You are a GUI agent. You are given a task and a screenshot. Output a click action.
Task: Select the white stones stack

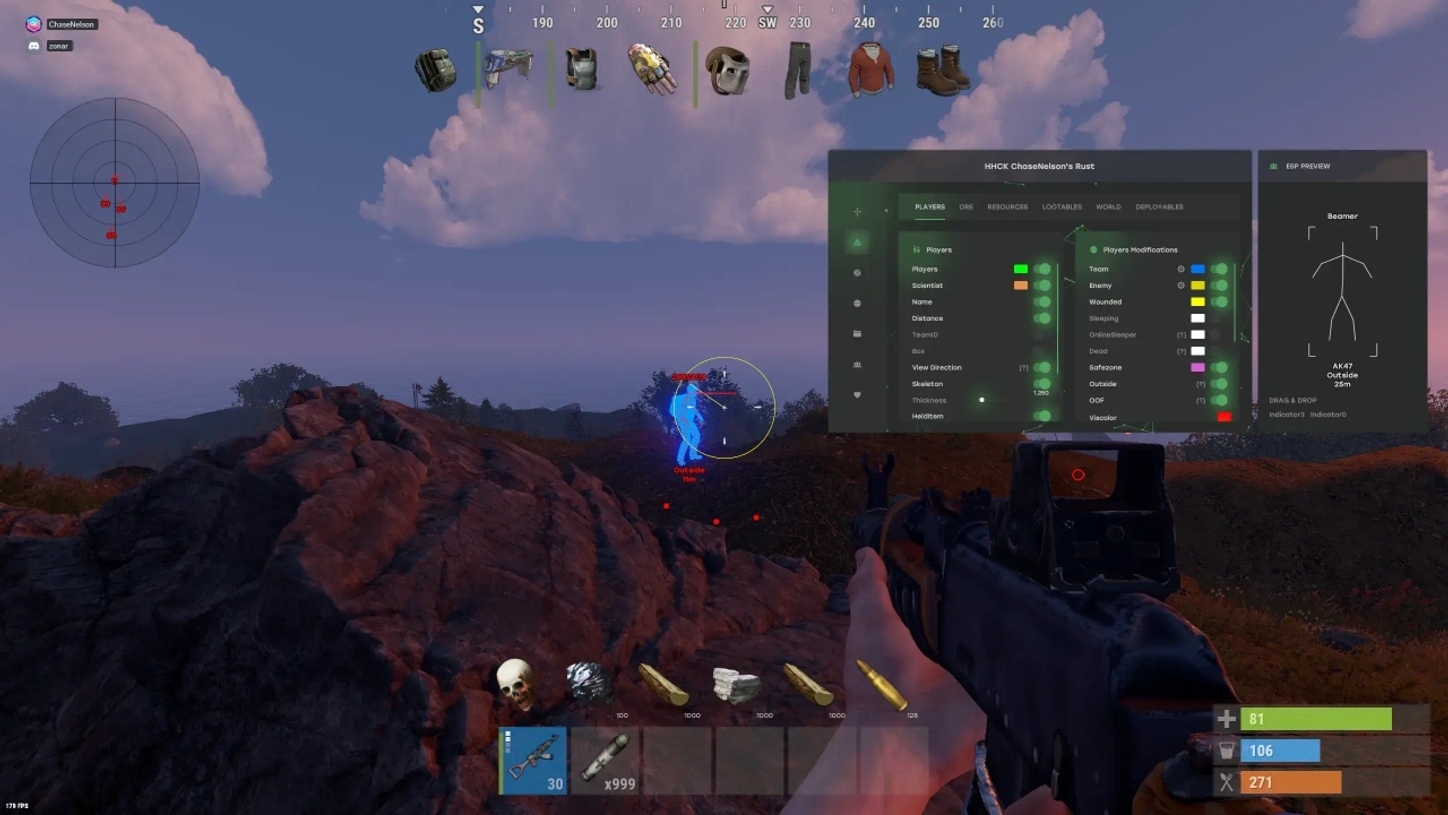737,685
